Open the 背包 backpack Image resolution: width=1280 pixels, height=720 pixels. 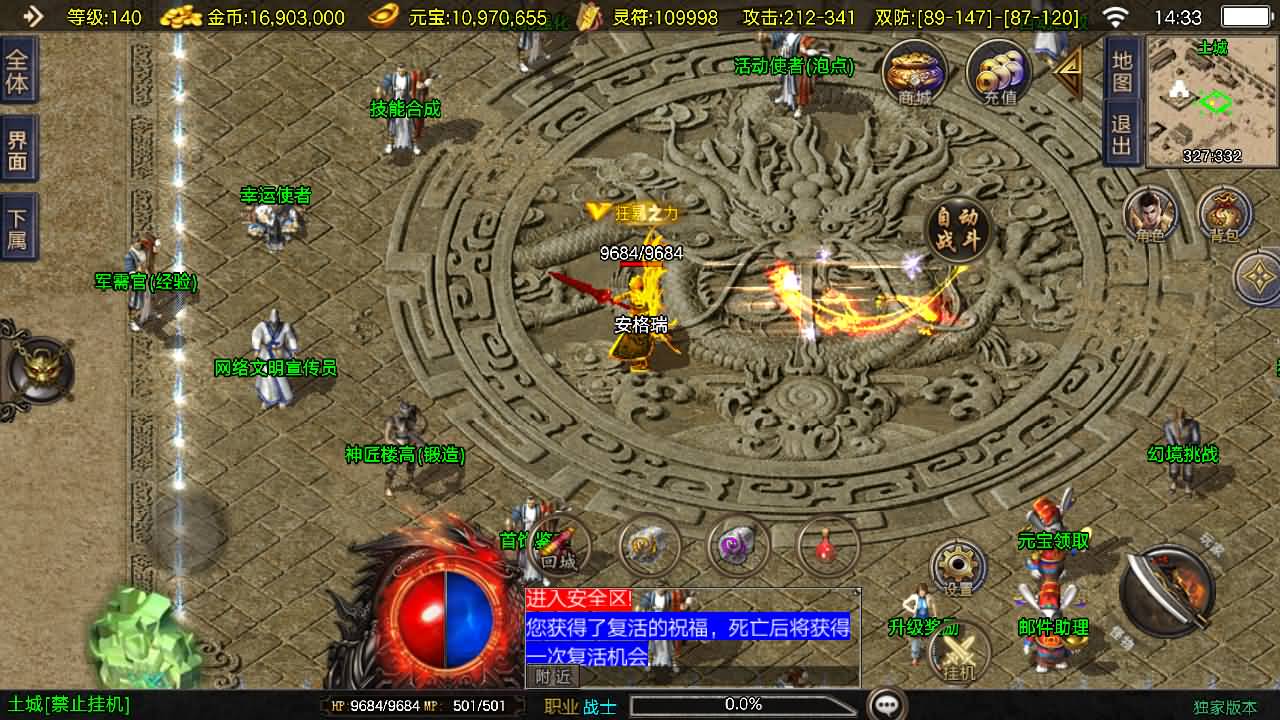click(x=1225, y=215)
